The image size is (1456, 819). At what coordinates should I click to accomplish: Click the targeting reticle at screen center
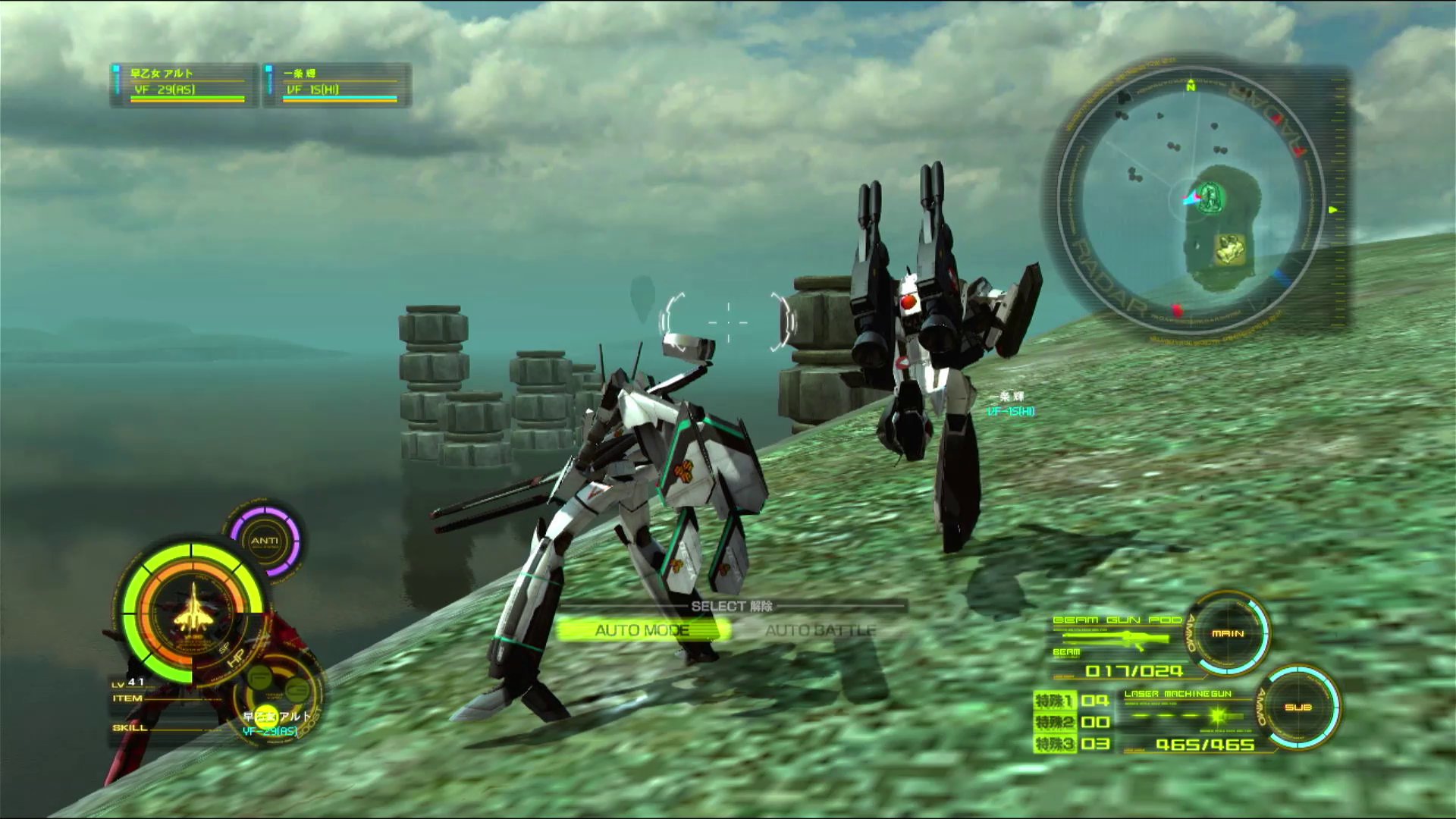coord(727,322)
